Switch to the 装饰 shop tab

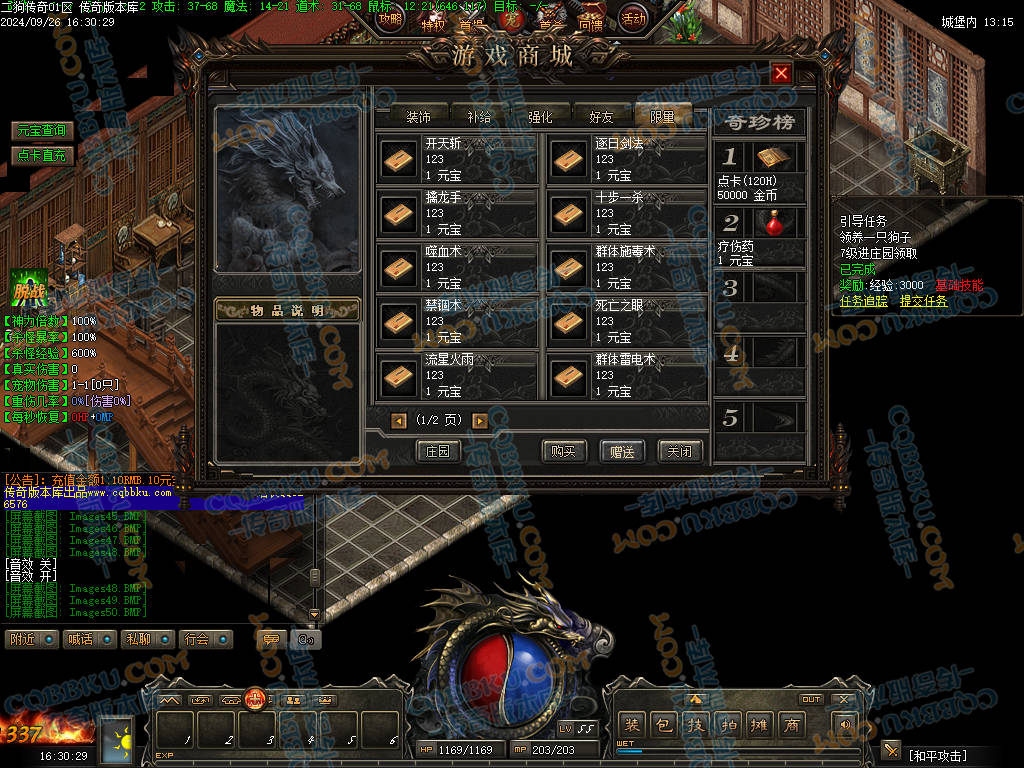coord(418,117)
